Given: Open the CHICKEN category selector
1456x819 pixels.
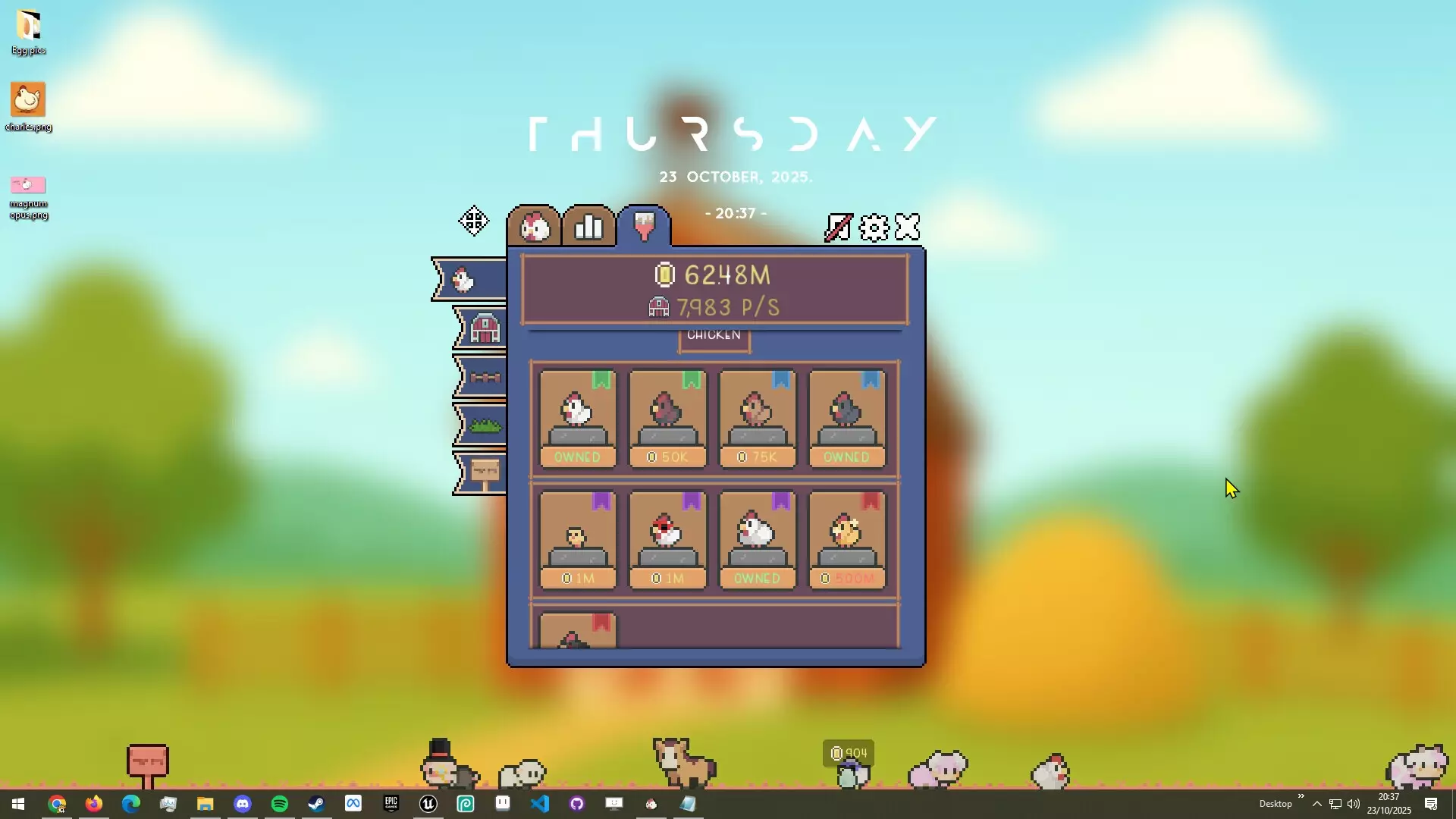Looking at the screenshot, I should point(714,334).
